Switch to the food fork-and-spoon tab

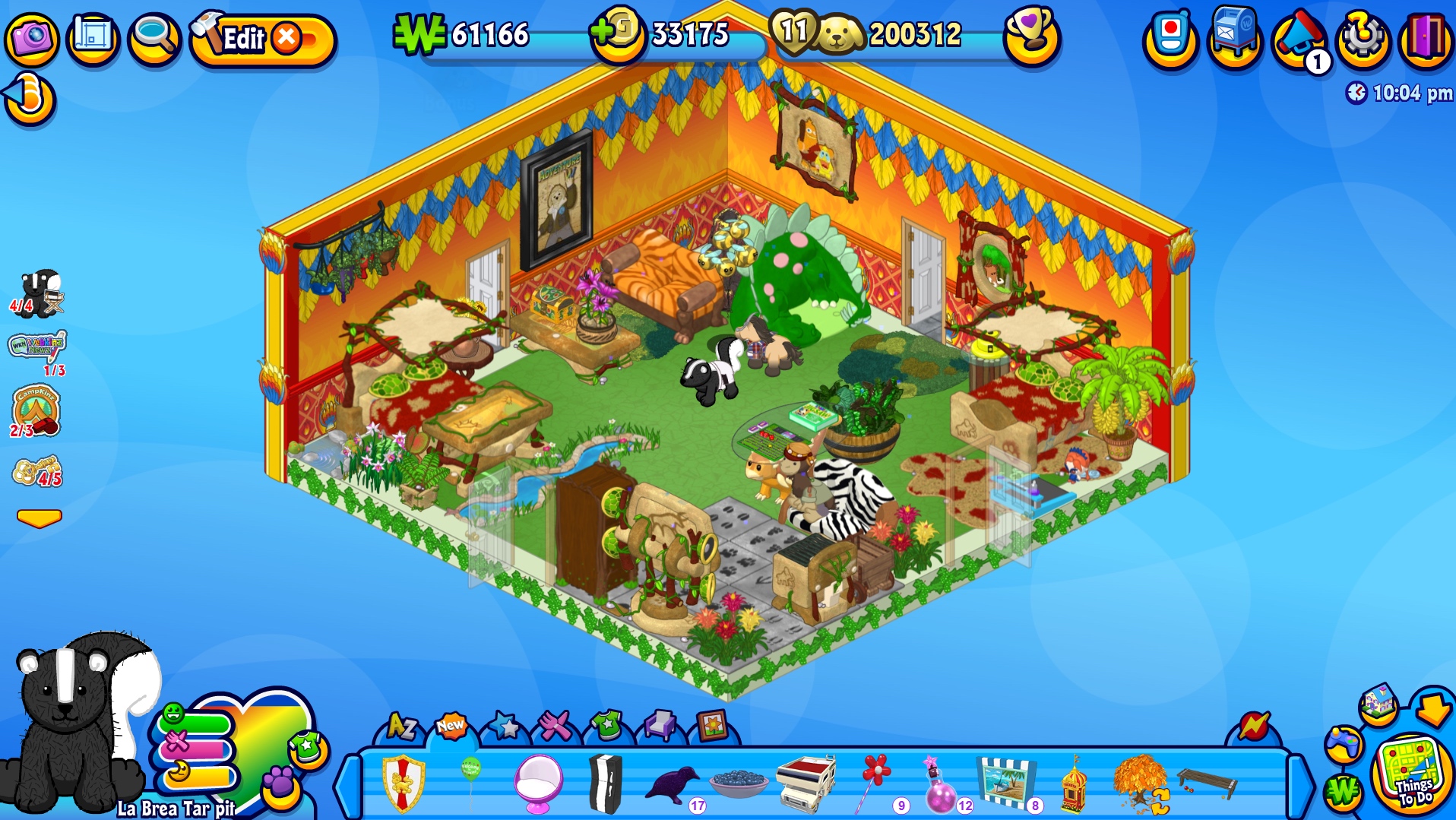click(555, 727)
